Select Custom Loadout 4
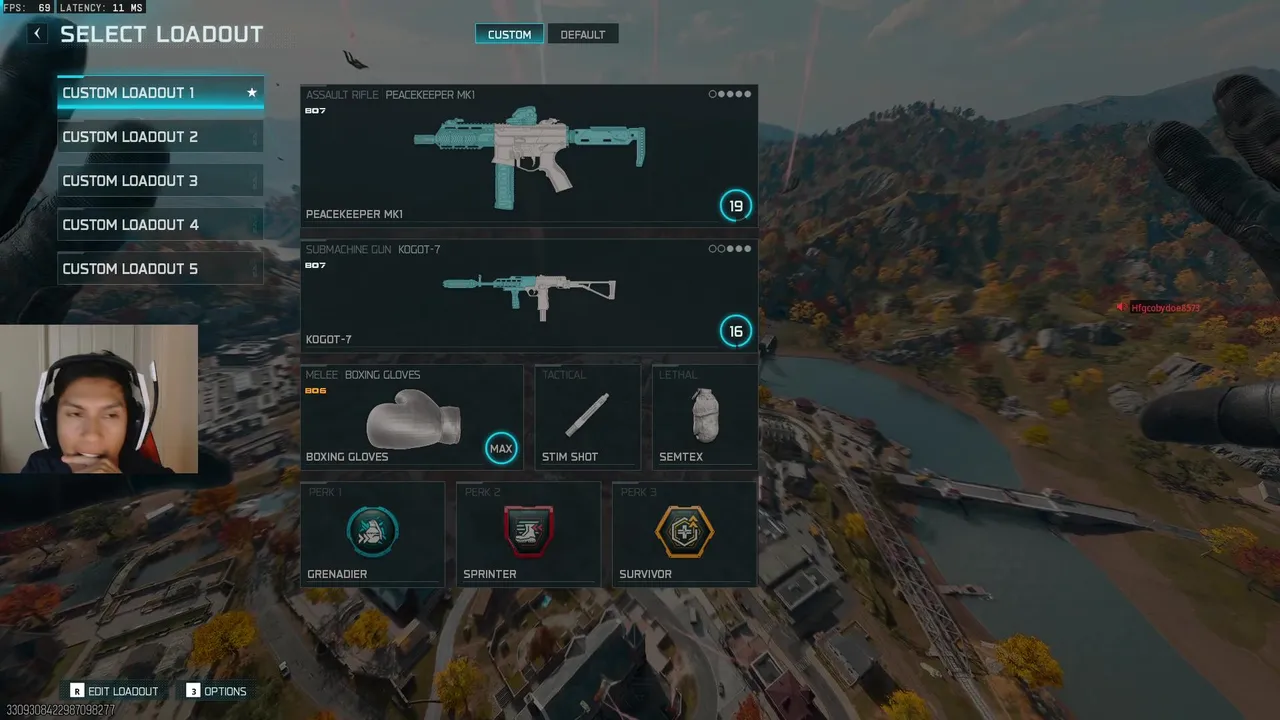1280x720 pixels. 160,225
